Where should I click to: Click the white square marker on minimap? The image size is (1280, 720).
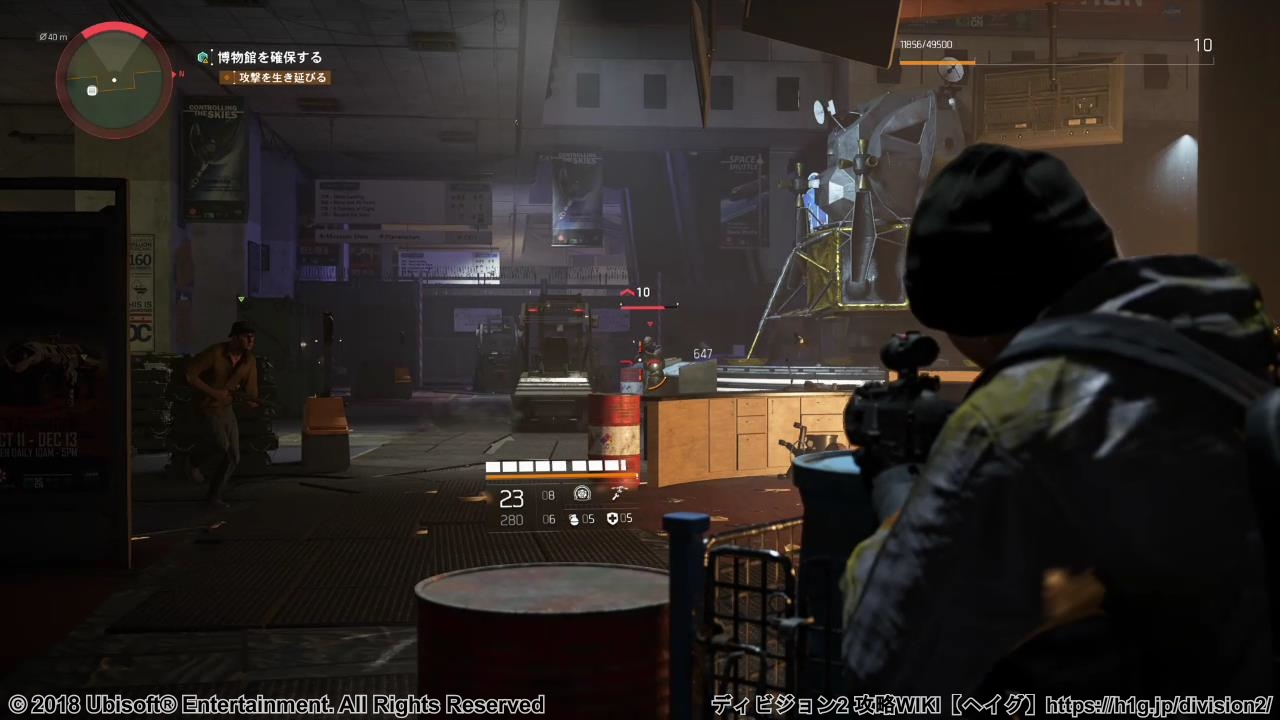tap(92, 91)
